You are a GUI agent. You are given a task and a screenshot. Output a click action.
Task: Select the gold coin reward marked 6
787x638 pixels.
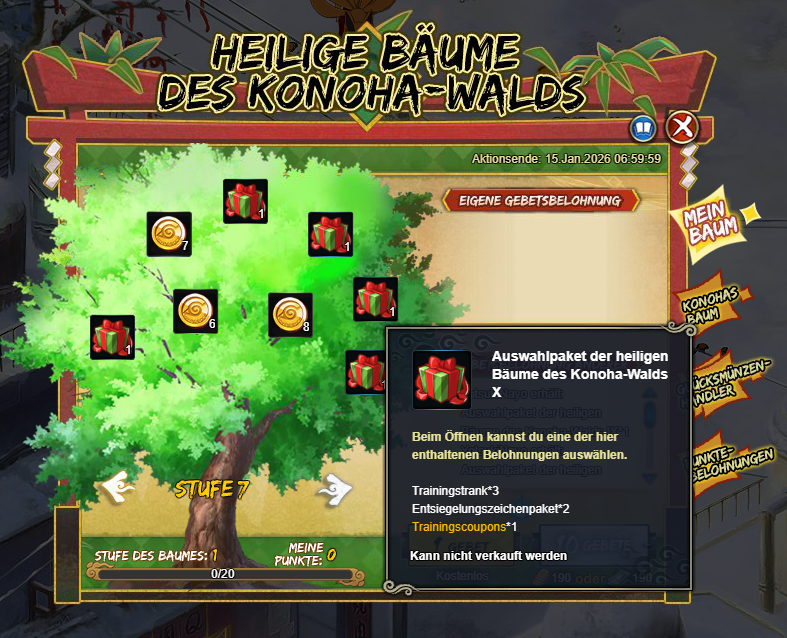pos(195,311)
